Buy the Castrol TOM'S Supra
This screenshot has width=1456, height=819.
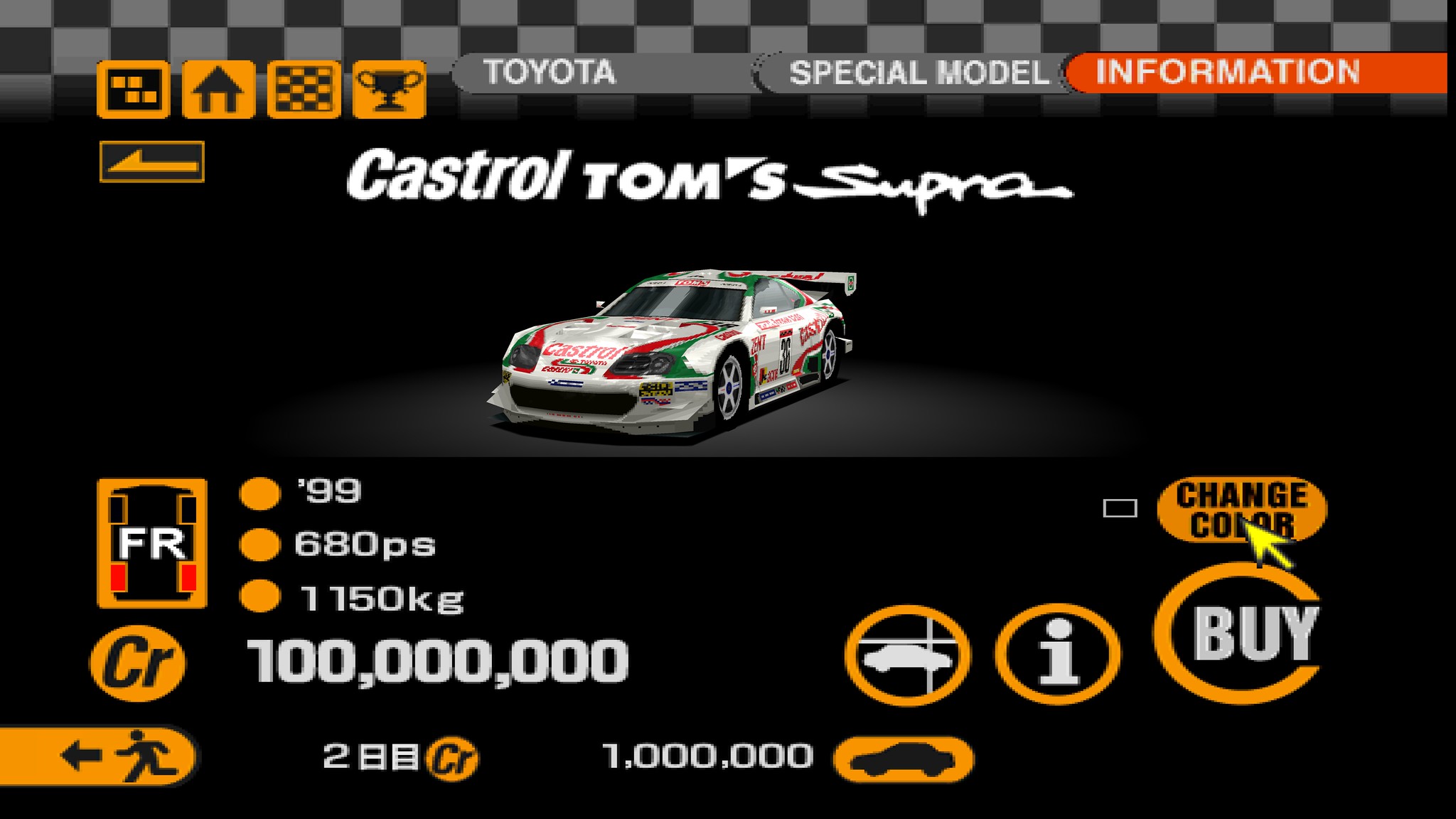point(1241,633)
